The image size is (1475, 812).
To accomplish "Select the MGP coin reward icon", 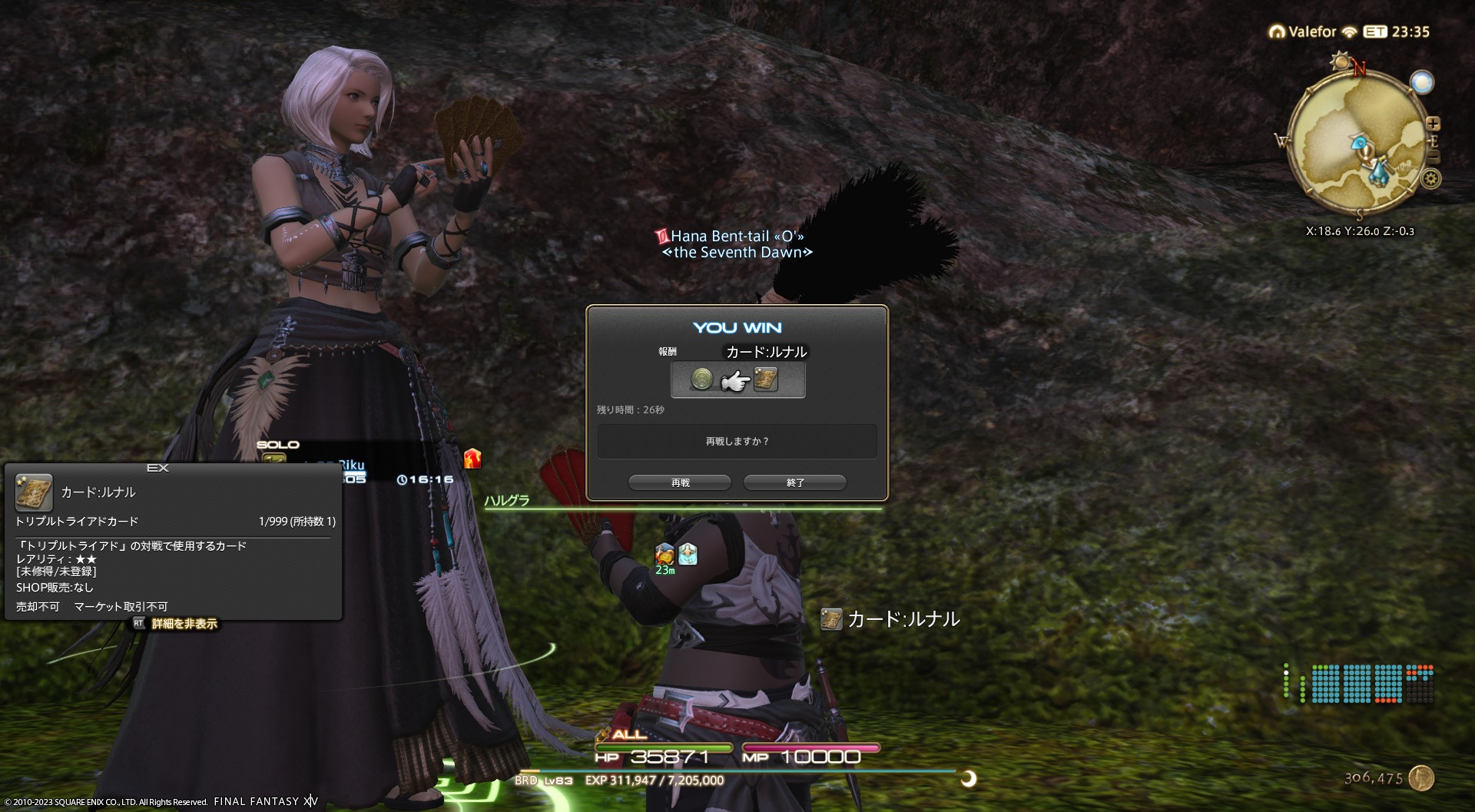I will pyautogui.click(x=701, y=379).
